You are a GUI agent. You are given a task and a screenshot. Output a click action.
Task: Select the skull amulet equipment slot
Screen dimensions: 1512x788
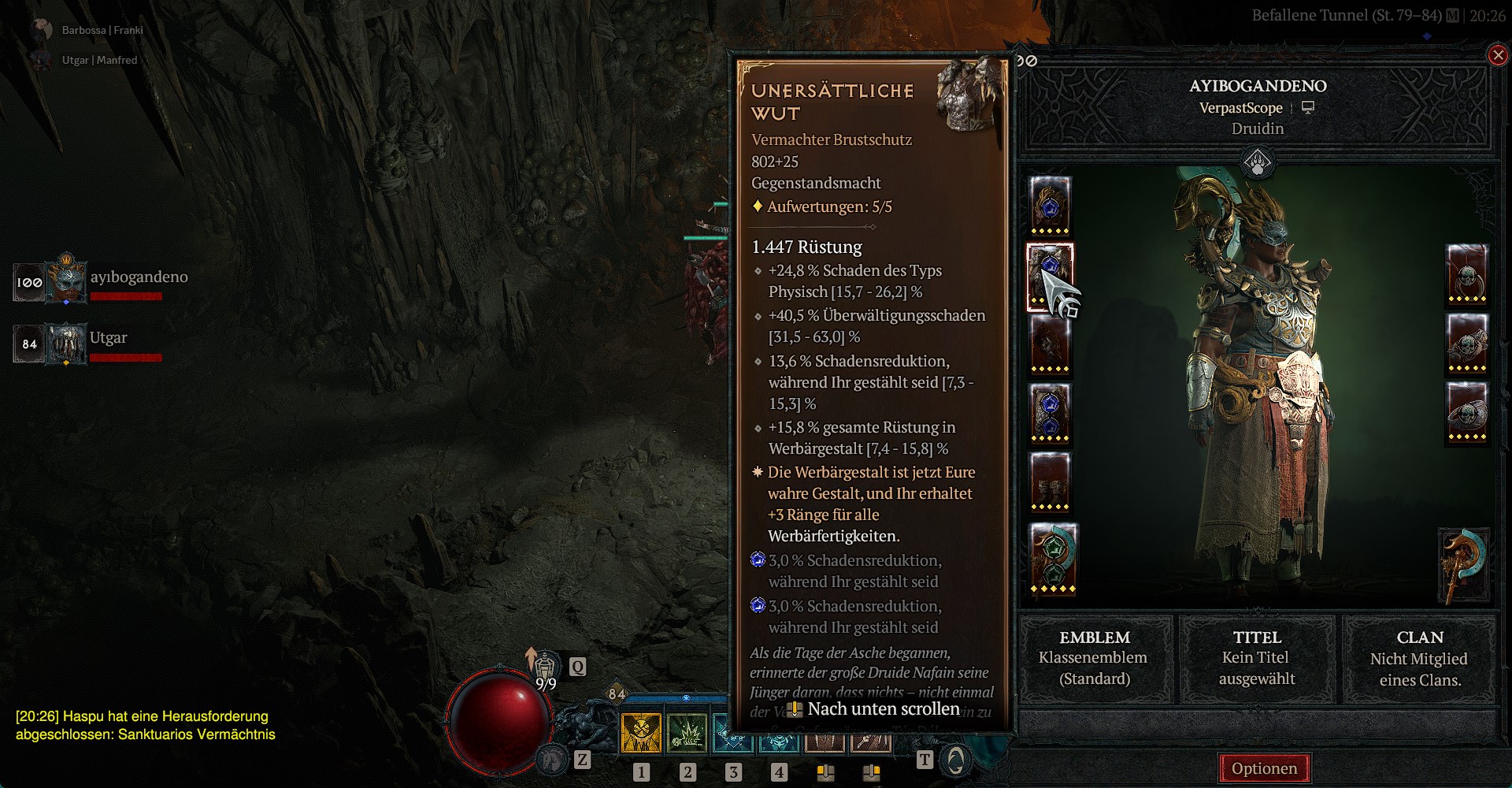pyautogui.click(x=1466, y=274)
